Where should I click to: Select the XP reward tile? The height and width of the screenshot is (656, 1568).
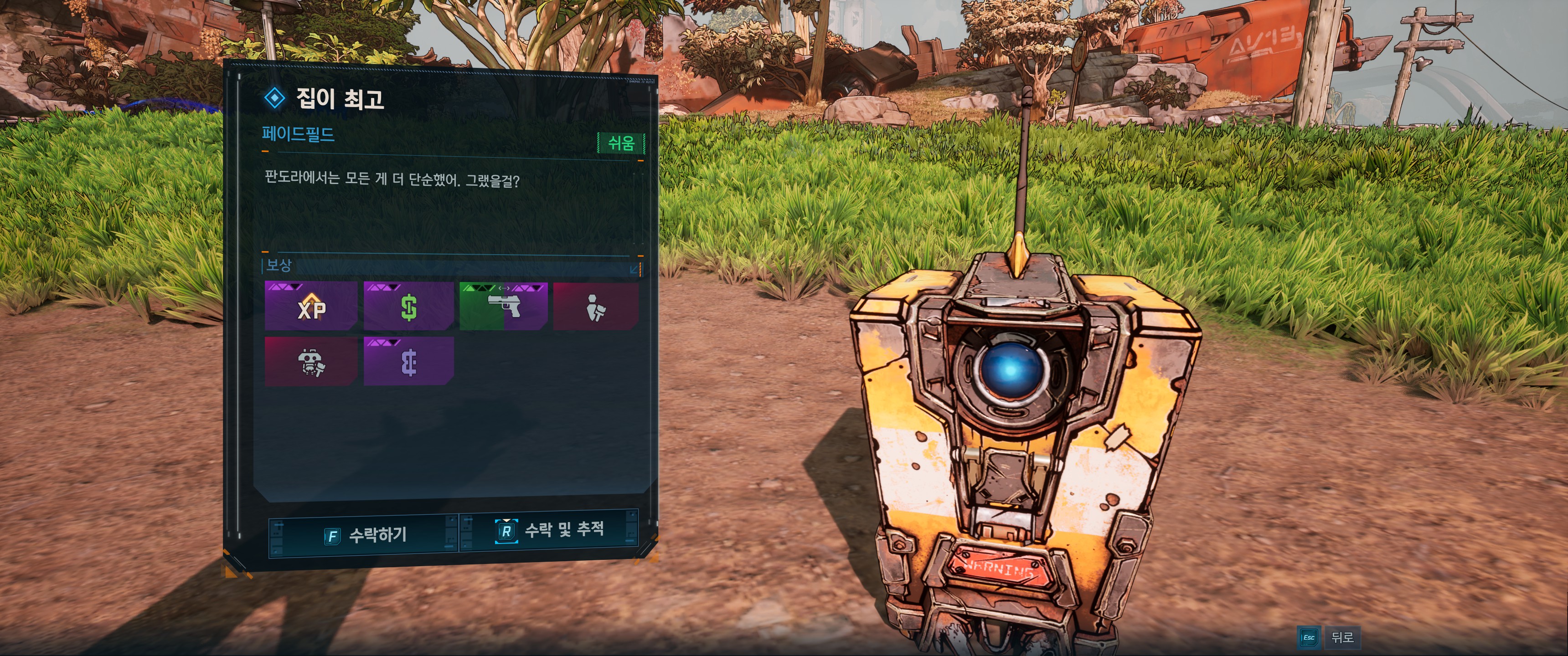(311, 306)
